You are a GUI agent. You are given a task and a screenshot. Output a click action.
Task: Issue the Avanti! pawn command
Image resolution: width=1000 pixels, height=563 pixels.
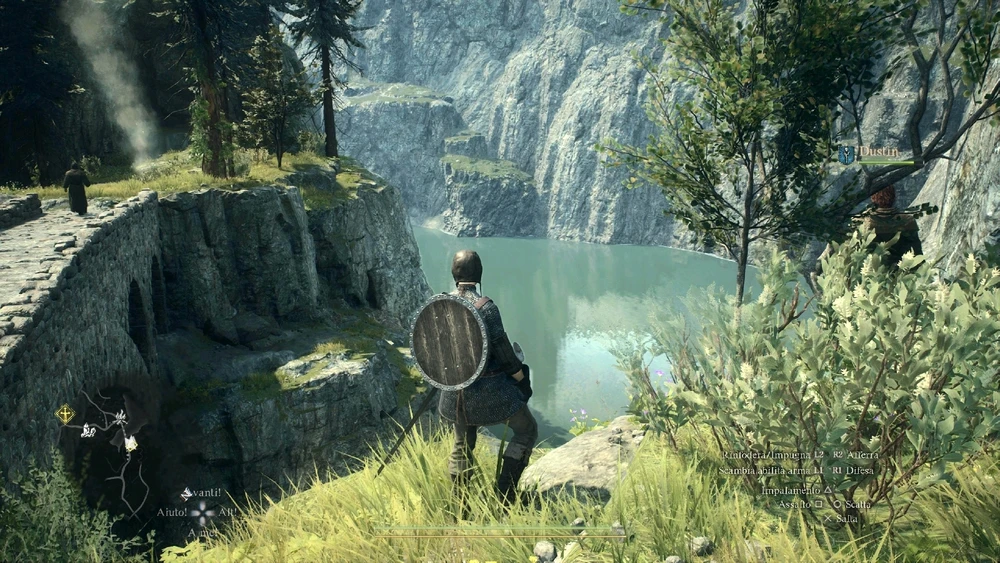[201, 493]
